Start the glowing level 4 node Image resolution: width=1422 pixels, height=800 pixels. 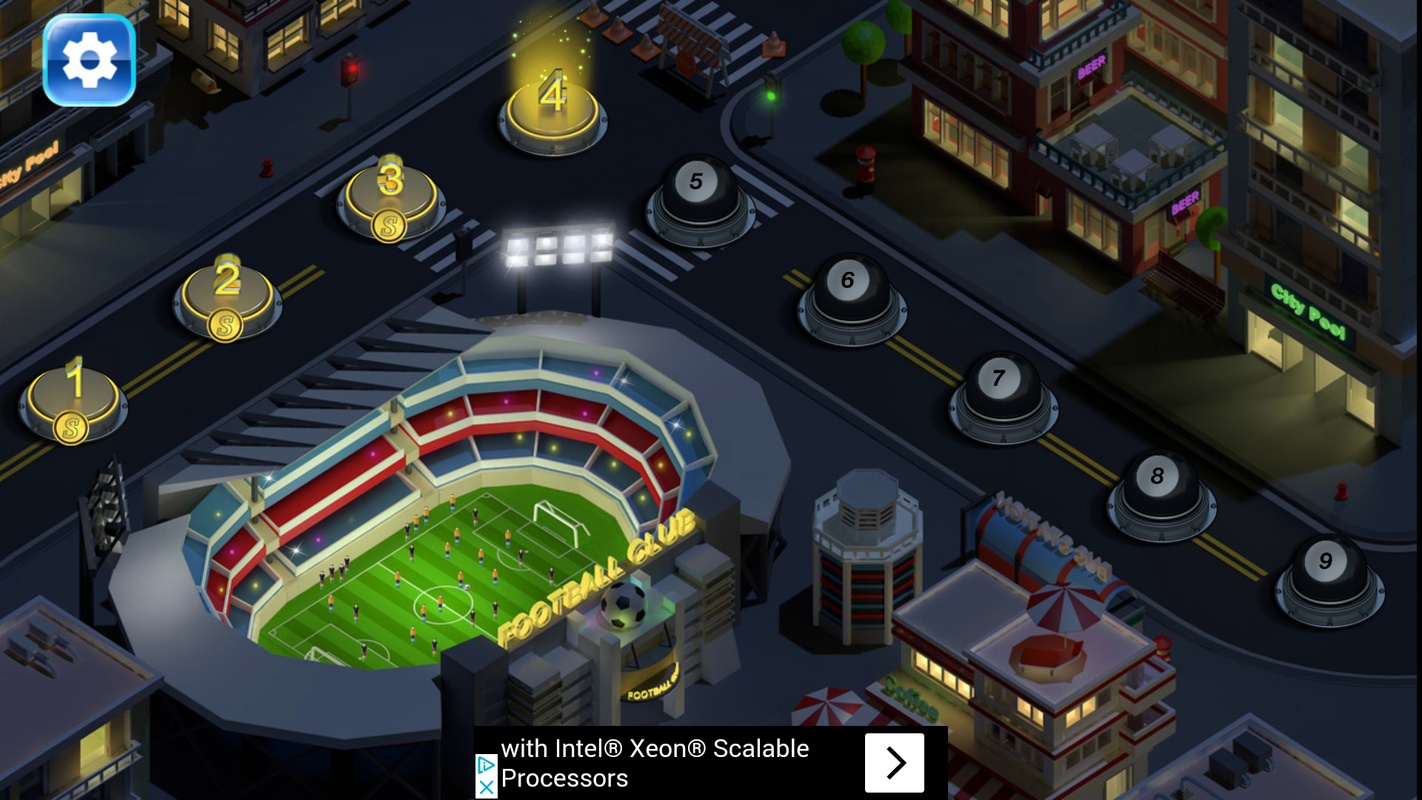(552, 112)
